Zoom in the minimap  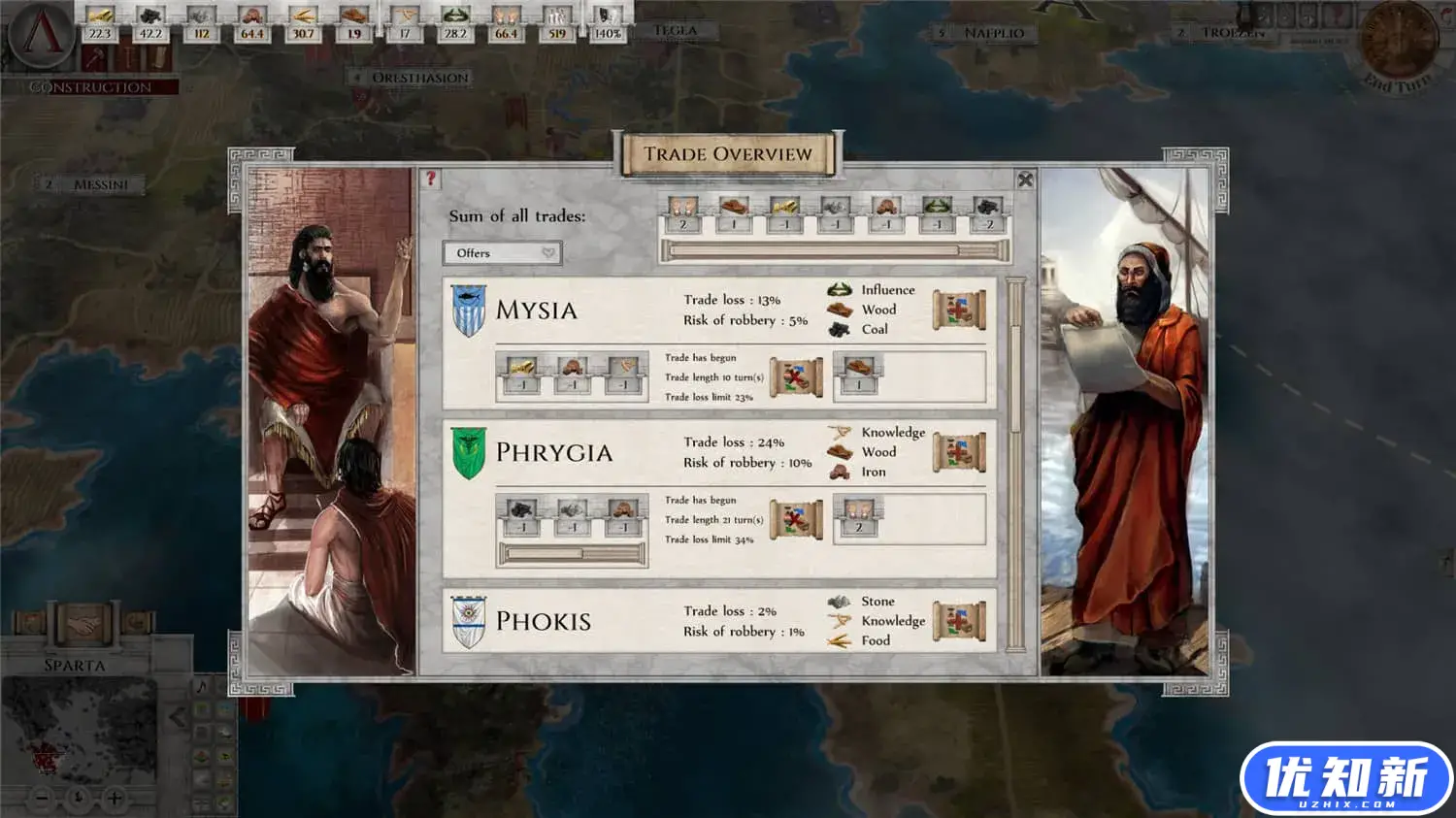point(115,799)
